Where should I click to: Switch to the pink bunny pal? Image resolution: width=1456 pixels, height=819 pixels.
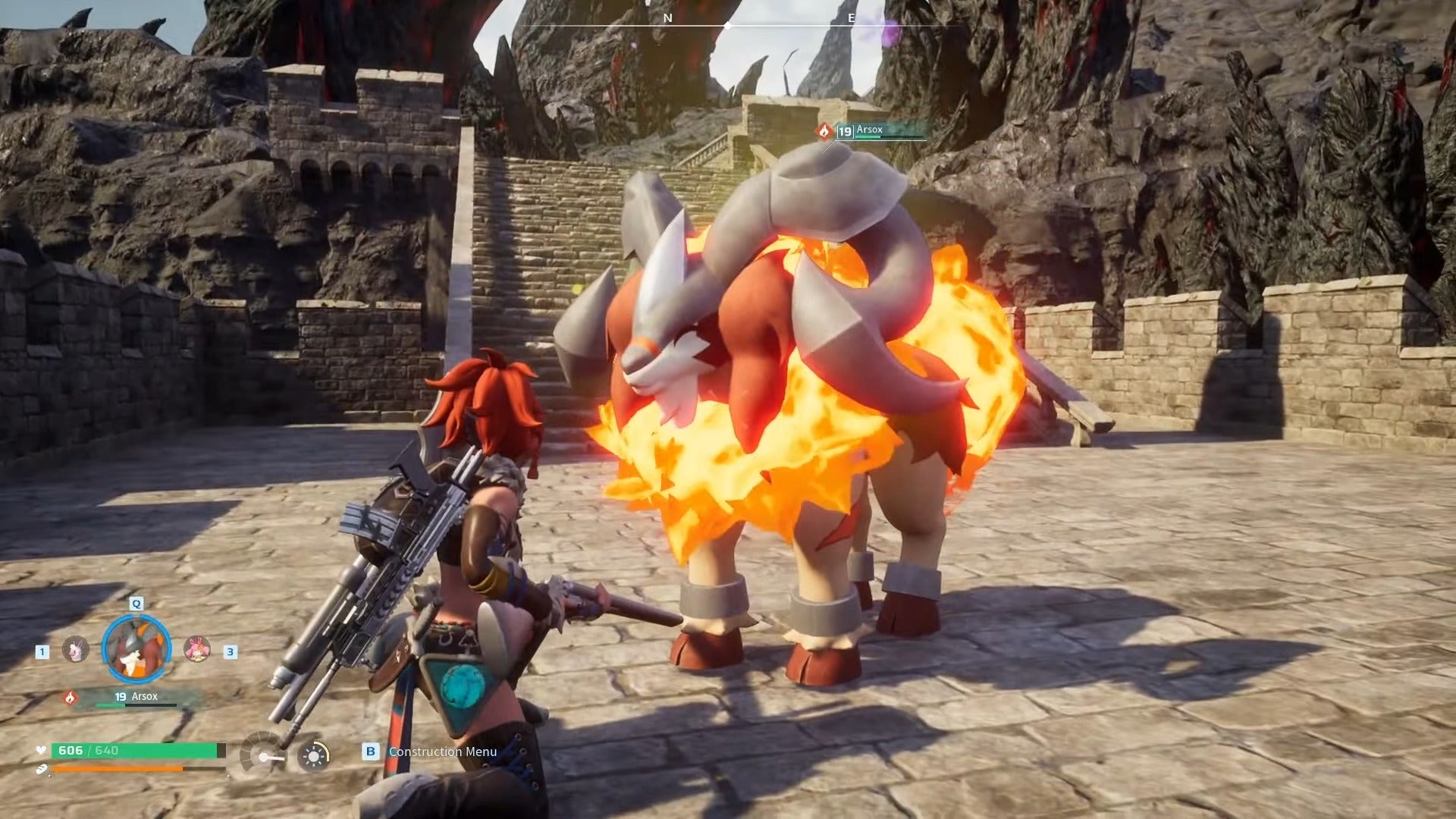pos(197,649)
